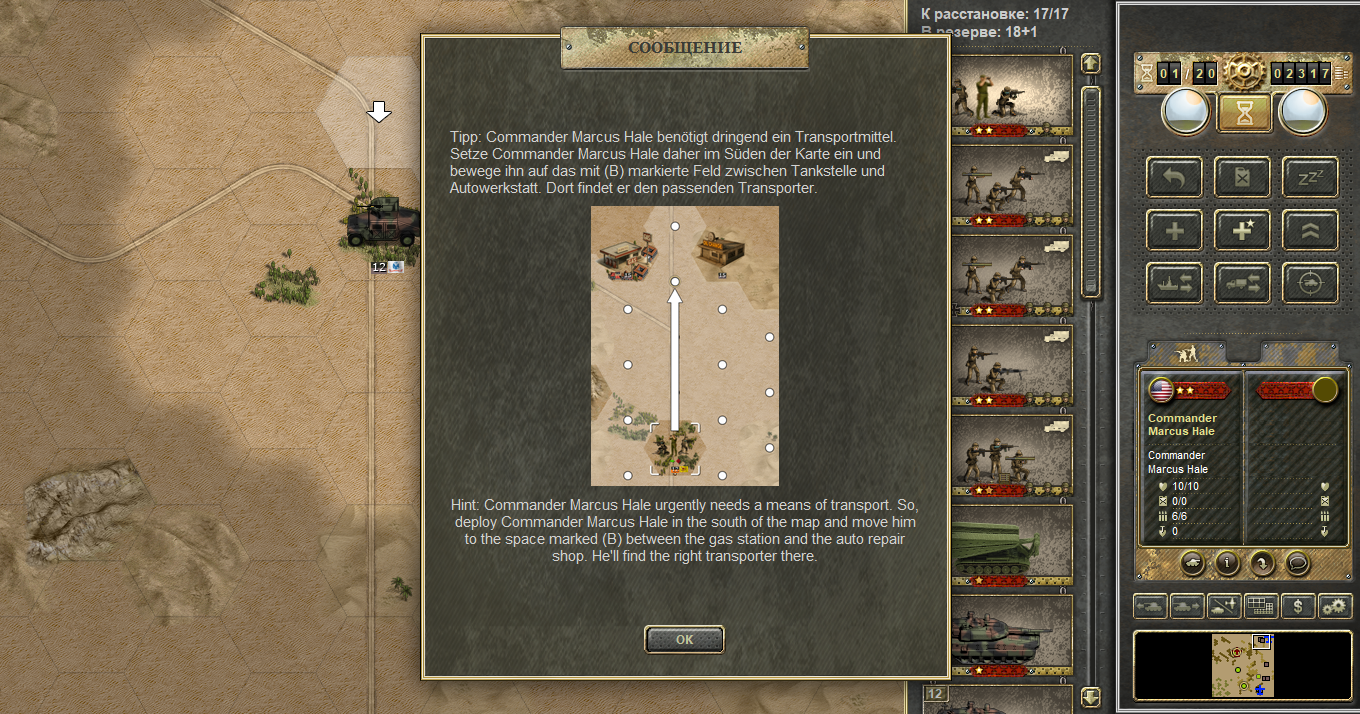End the turn with the hourglass button

[1244, 112]
